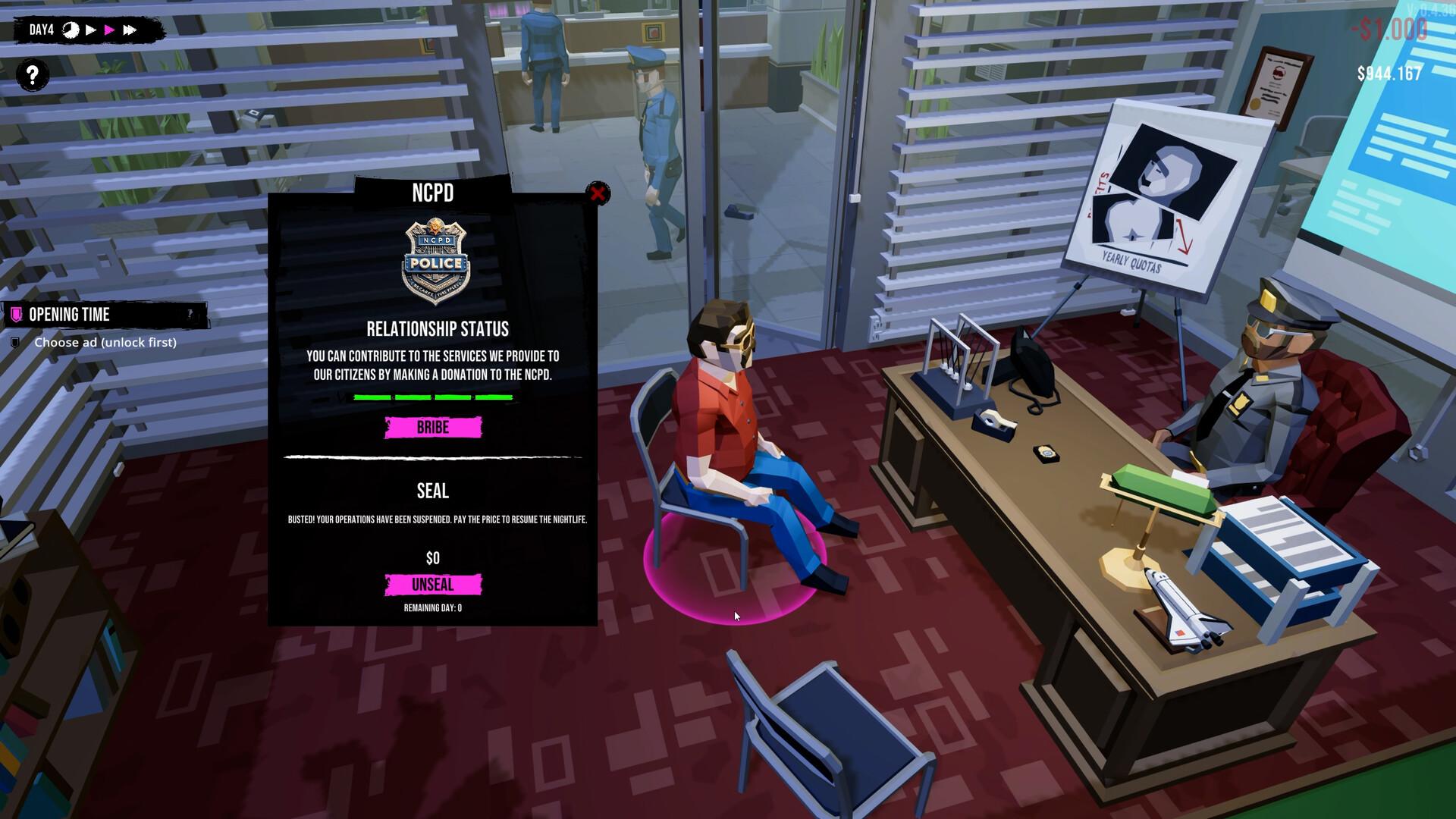
Task: Bribe the NCPD
Action: (433, 428)
